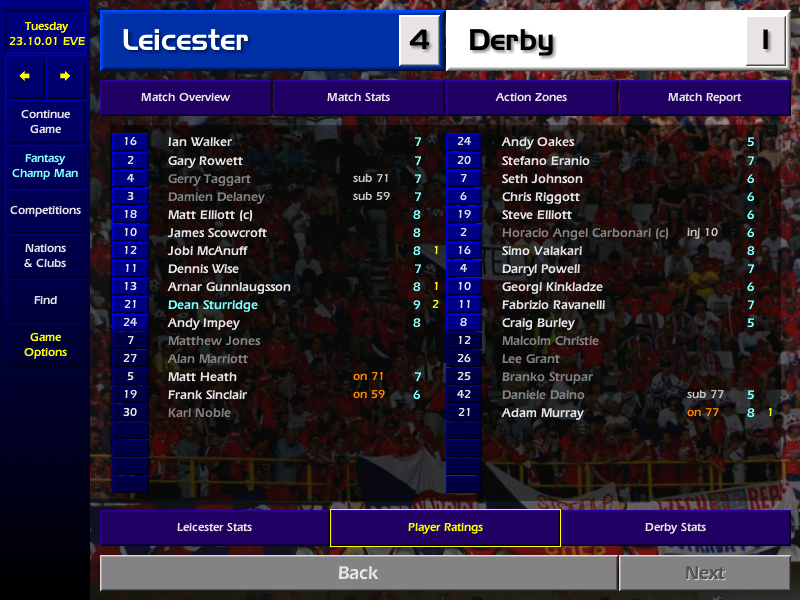Open the Match Report tab
The height and width of the screenshot is (600, 800).
pos(704,97)
